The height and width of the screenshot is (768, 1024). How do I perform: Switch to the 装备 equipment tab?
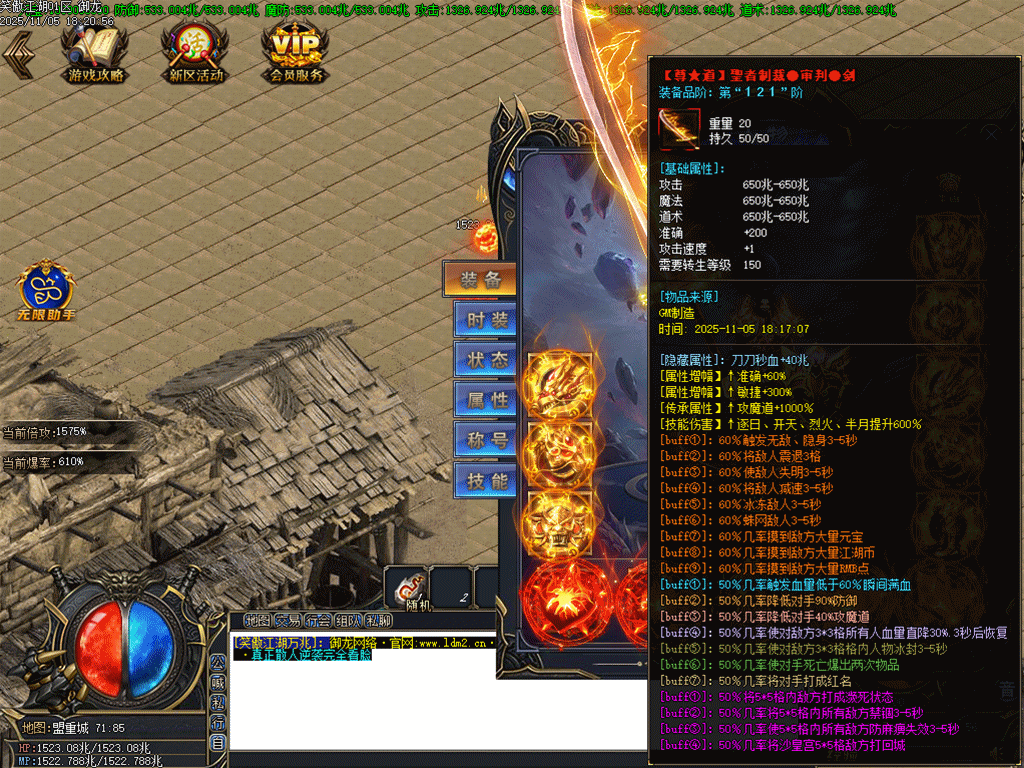(x=480, y=280)
